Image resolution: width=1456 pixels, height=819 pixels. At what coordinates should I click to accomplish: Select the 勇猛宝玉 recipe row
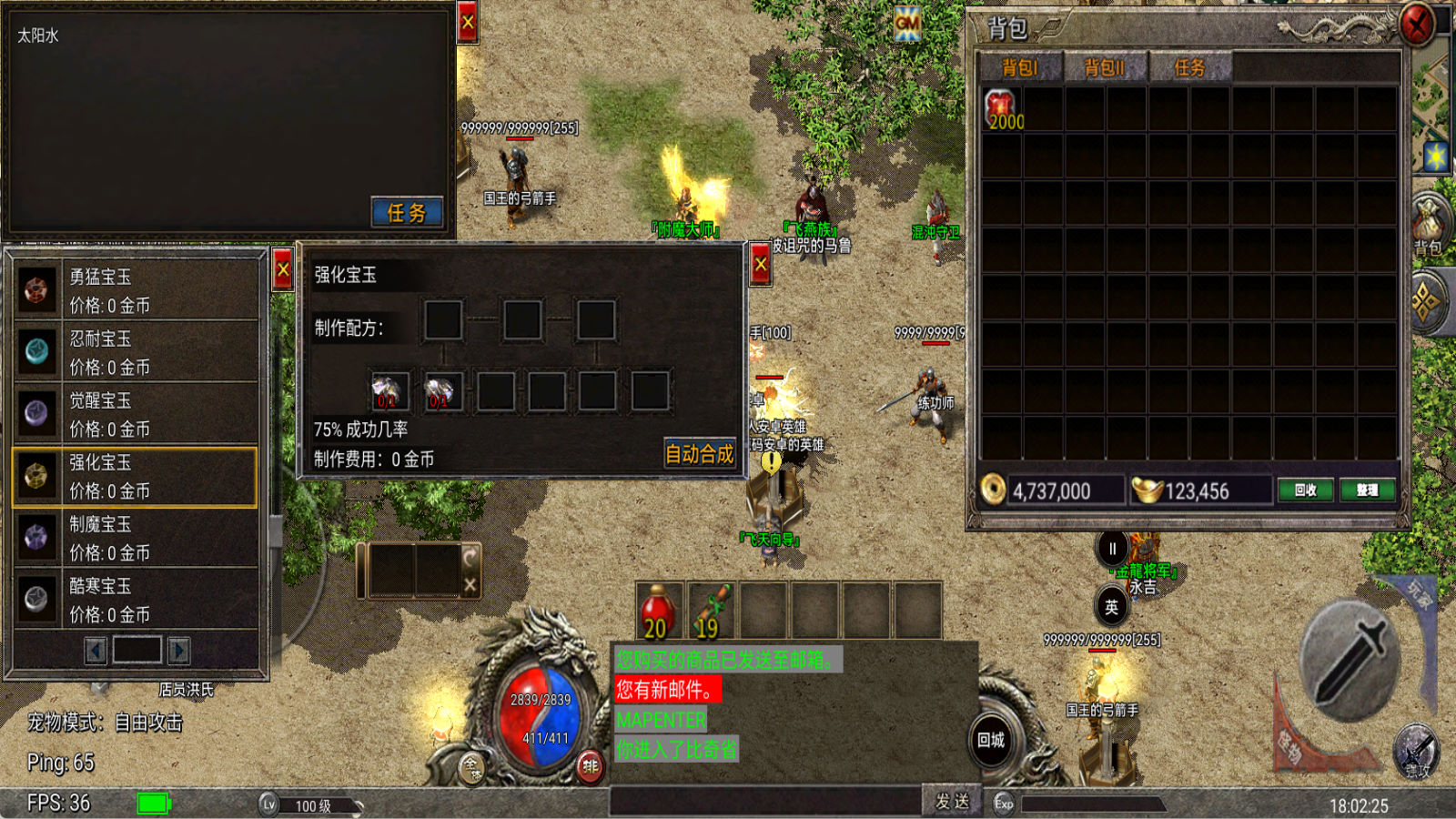(136, 290)
